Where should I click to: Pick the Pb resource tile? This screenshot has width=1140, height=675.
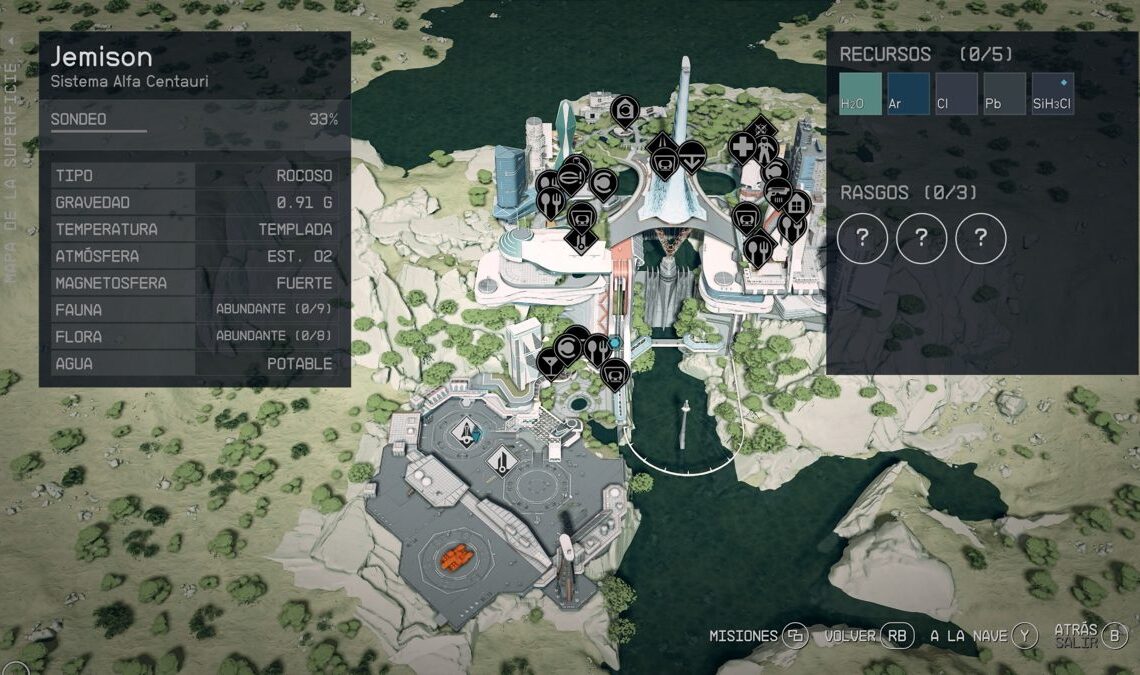pyautogui.click(x=1004, y=94)
